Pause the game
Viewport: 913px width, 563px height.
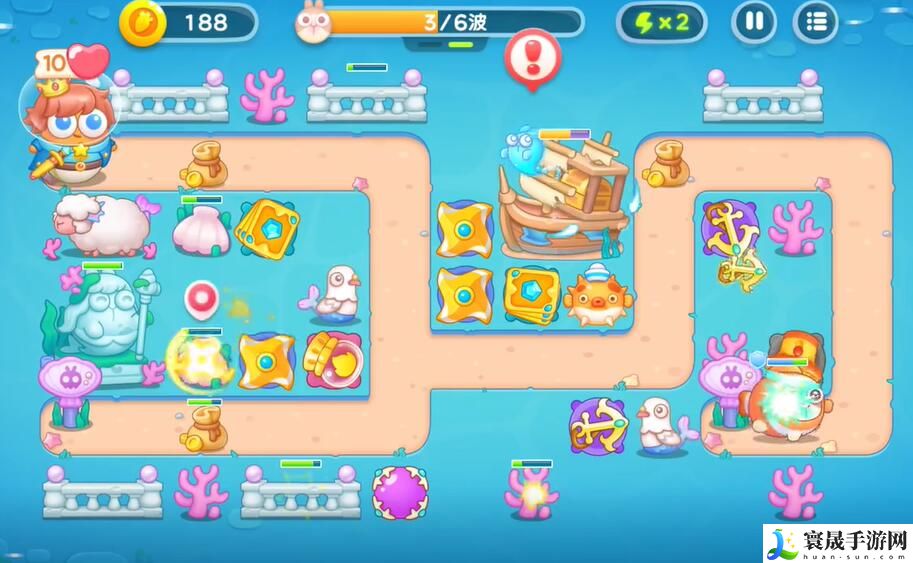[x=754, y=22]
